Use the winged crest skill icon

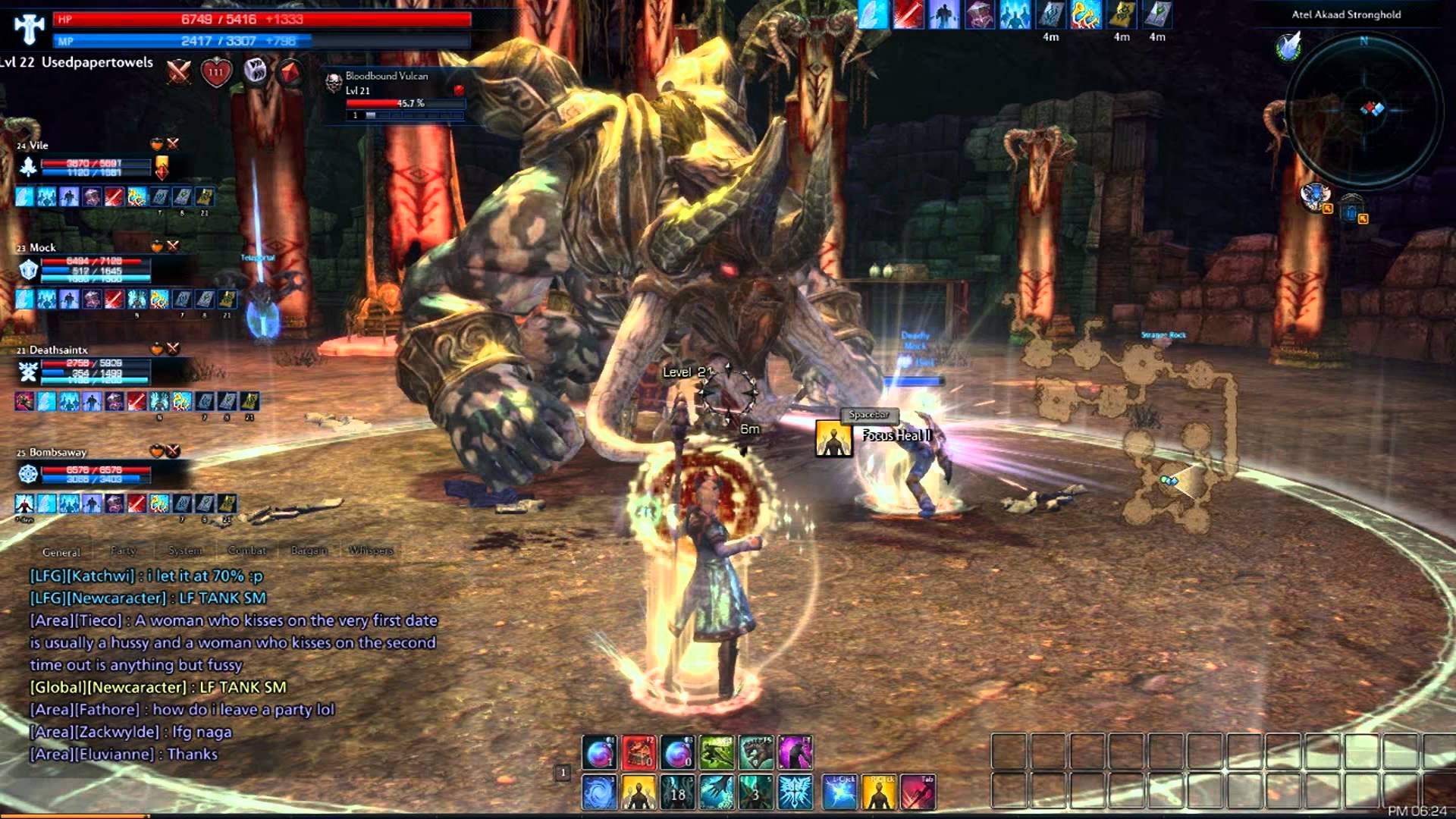click(795, 793)
